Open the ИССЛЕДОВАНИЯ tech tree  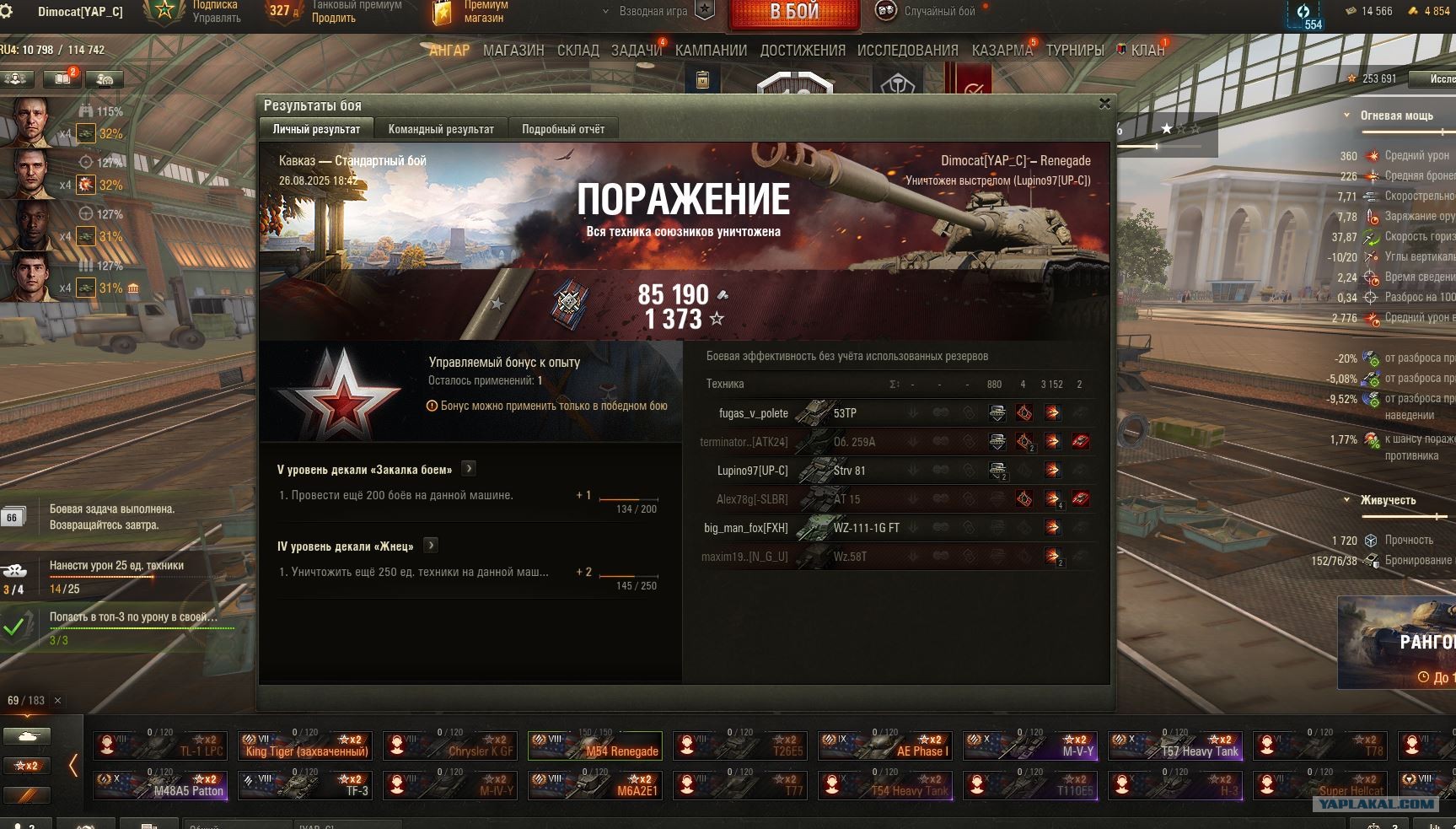[907, 51]
